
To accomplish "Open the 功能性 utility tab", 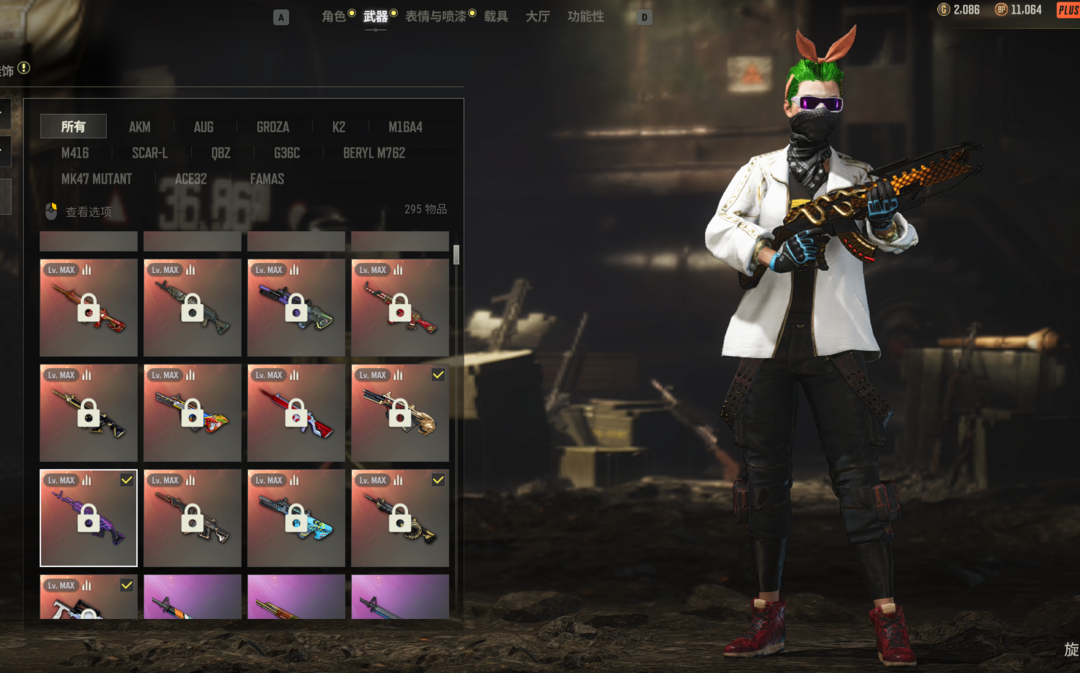I will pyautogui.click(x=585, y=17).
